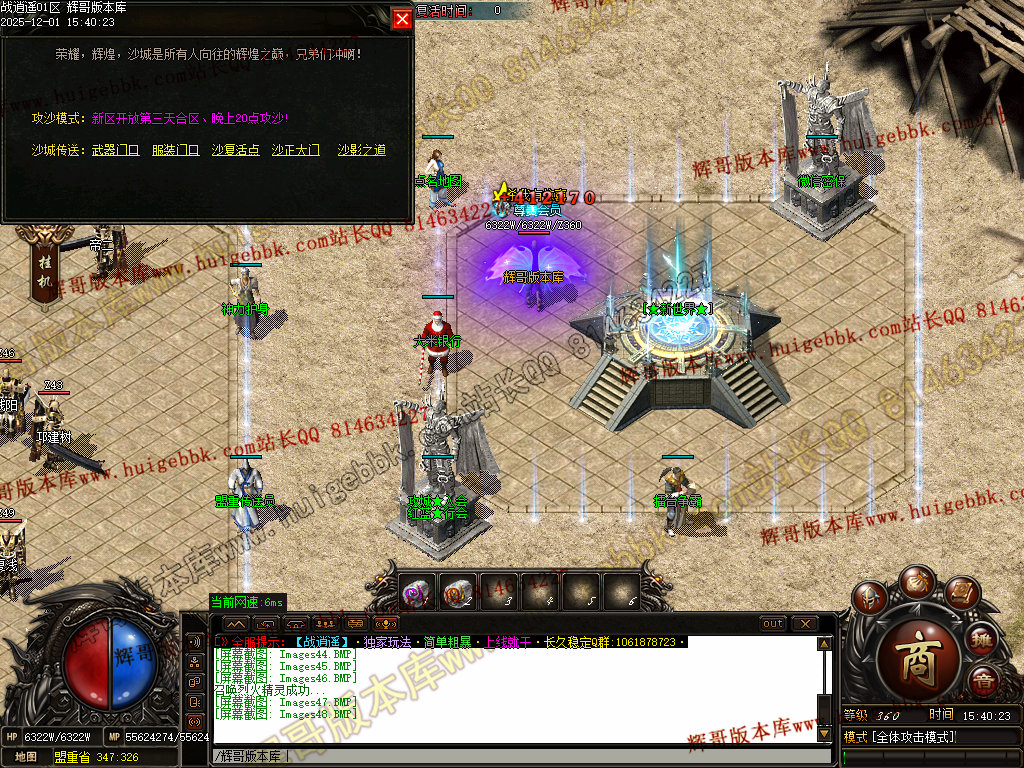Choose the 服装门口 teleport link
The image size is (1024, 768).
(x=175, y=150)
